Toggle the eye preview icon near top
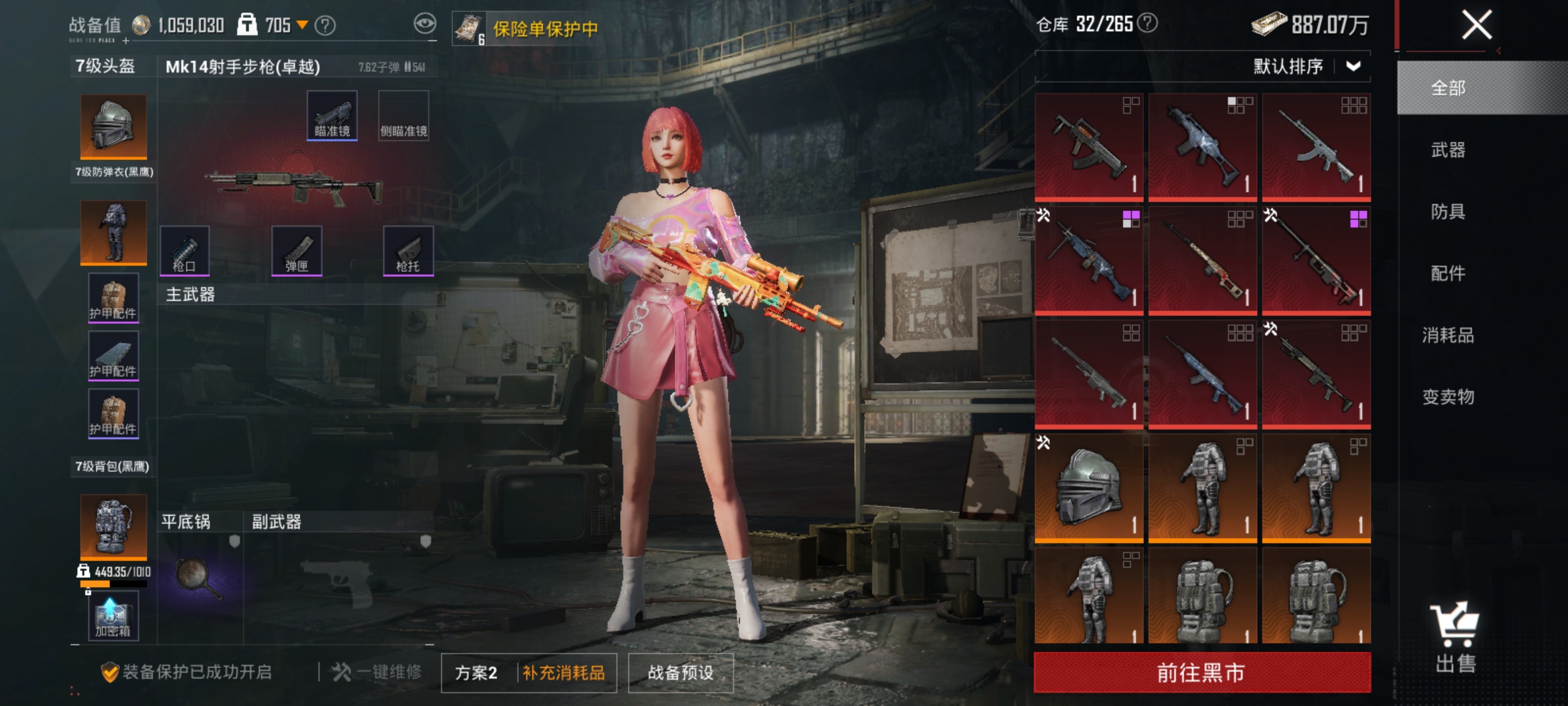This screenshot has width=1568, height=706. (x=426, y=23)
